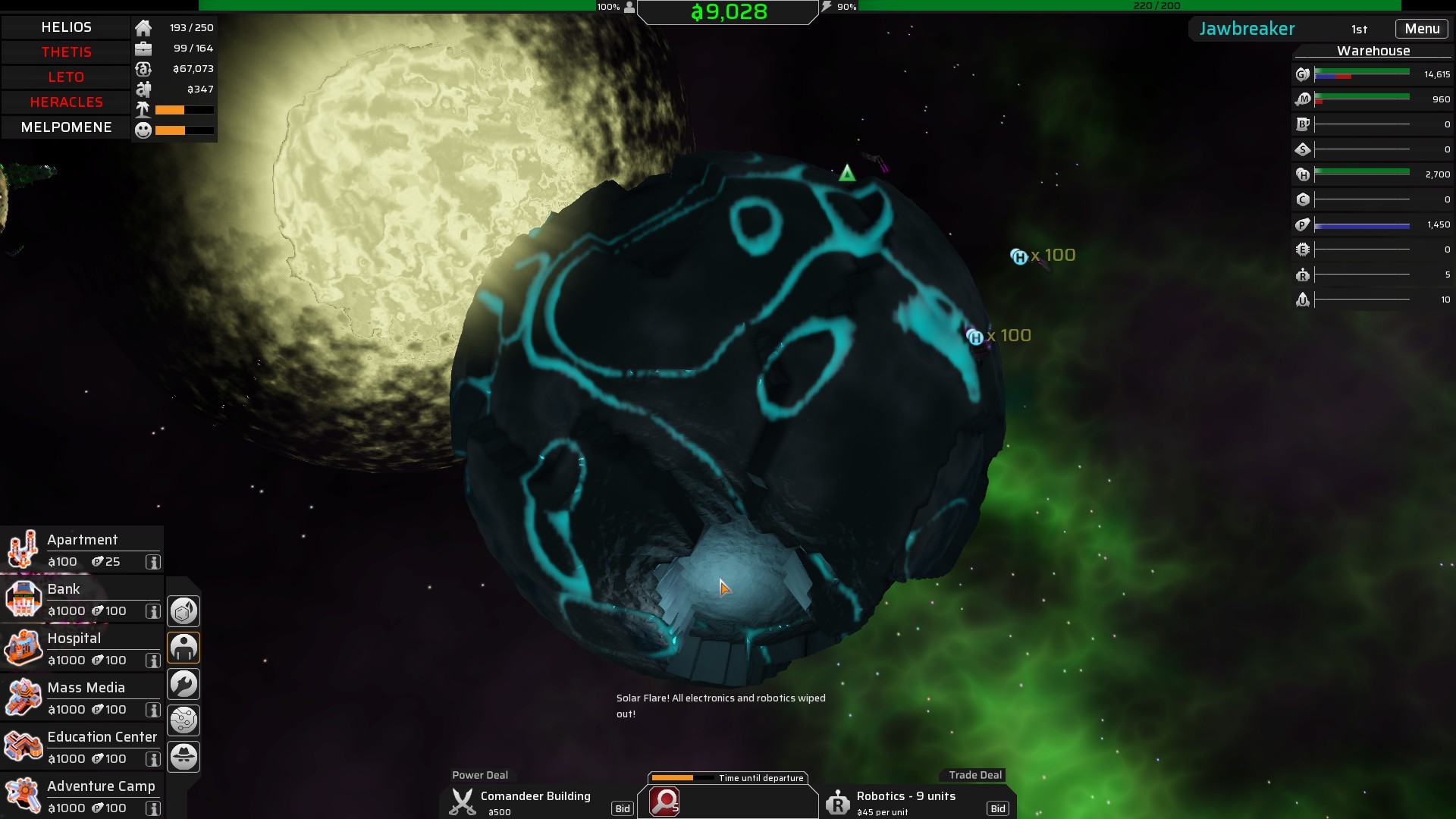Open the electronics circuit category icon

click(184, 720)
